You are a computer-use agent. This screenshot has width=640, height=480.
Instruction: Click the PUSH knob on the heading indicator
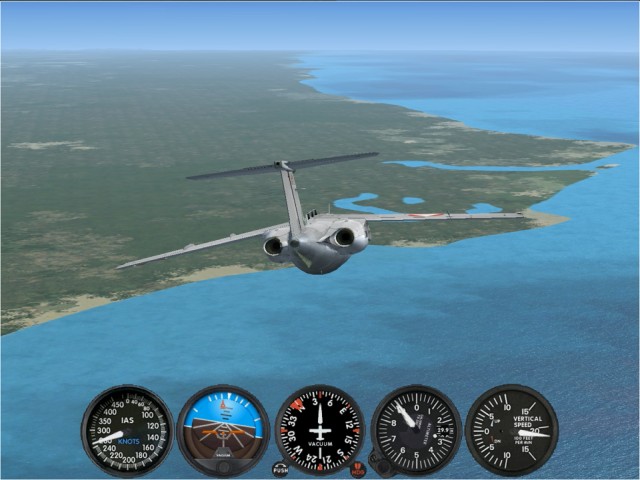280,468
